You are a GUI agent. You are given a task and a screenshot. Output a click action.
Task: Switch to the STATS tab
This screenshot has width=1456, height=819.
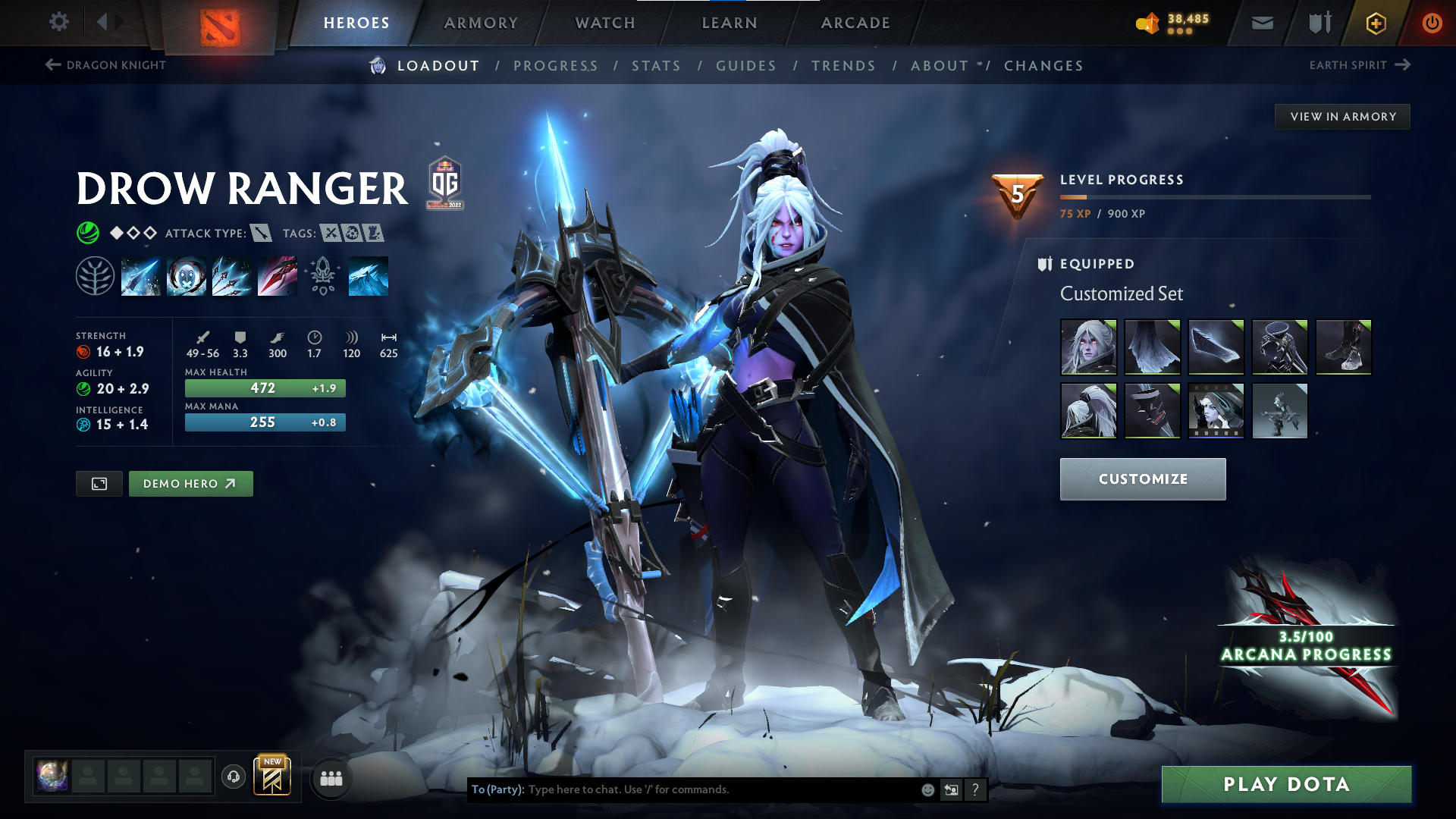tap(656, 66)
